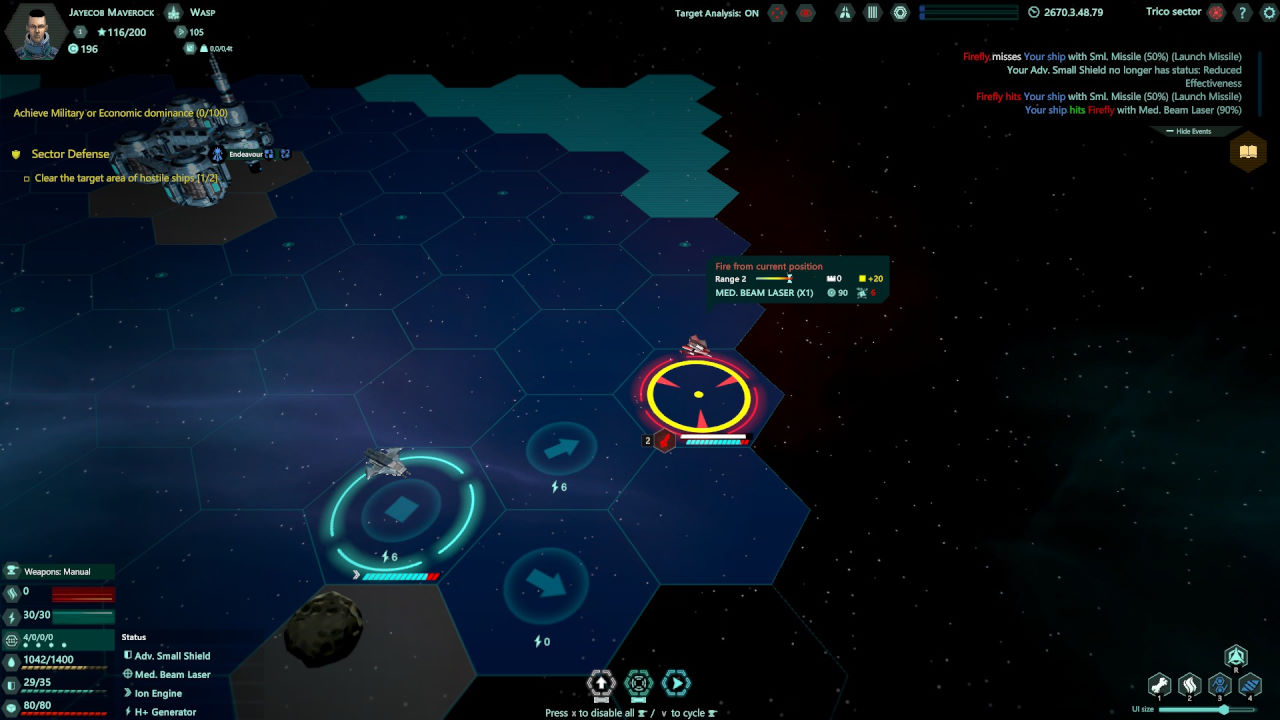Target the Firefly enemy reticle

click(698, 394)
